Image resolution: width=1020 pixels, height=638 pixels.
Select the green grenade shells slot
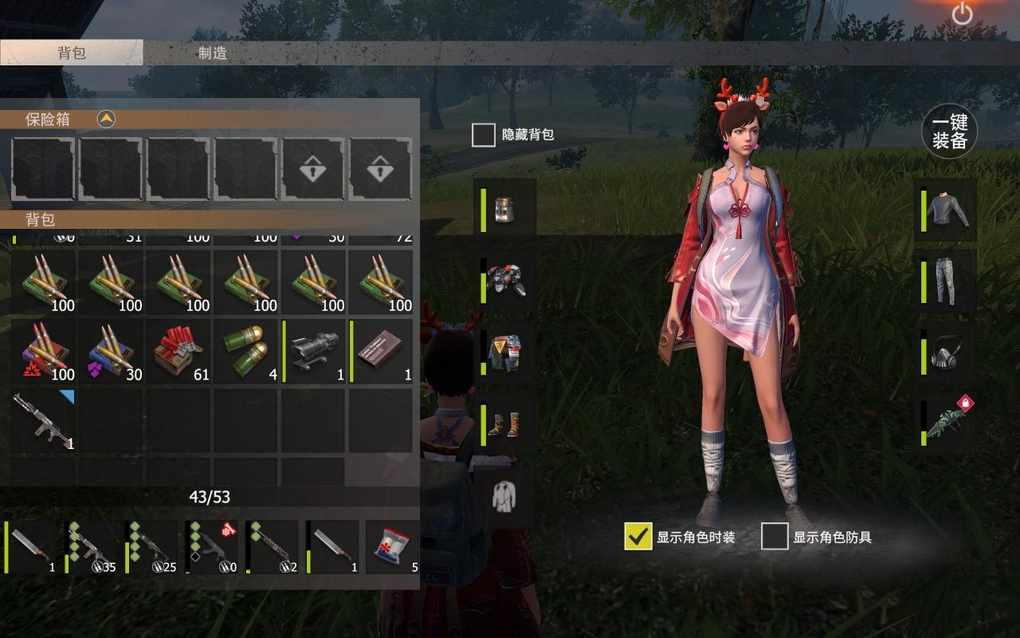[245, 353]
